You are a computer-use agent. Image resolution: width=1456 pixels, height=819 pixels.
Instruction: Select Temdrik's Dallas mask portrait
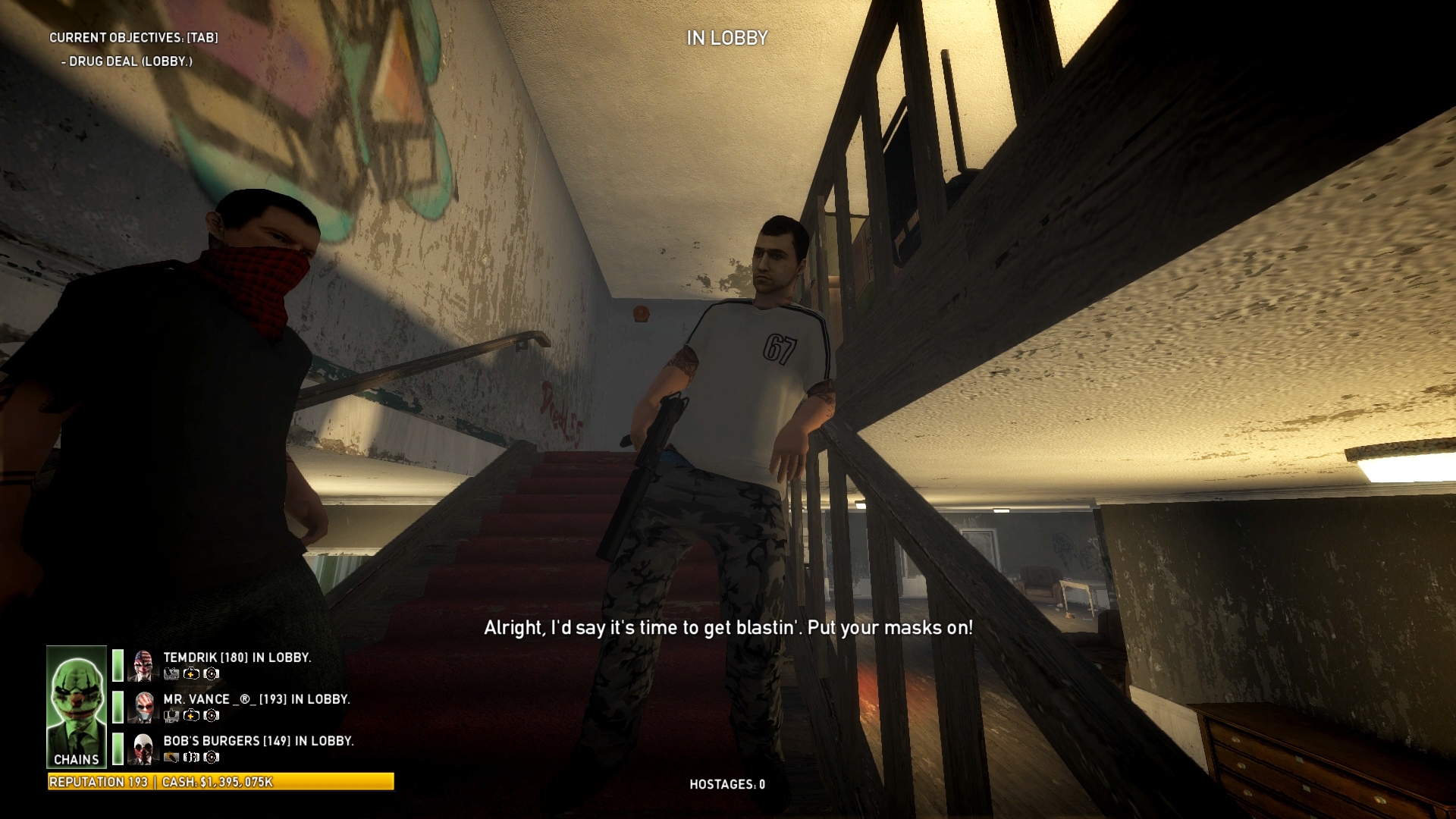[x=143, y=665]
